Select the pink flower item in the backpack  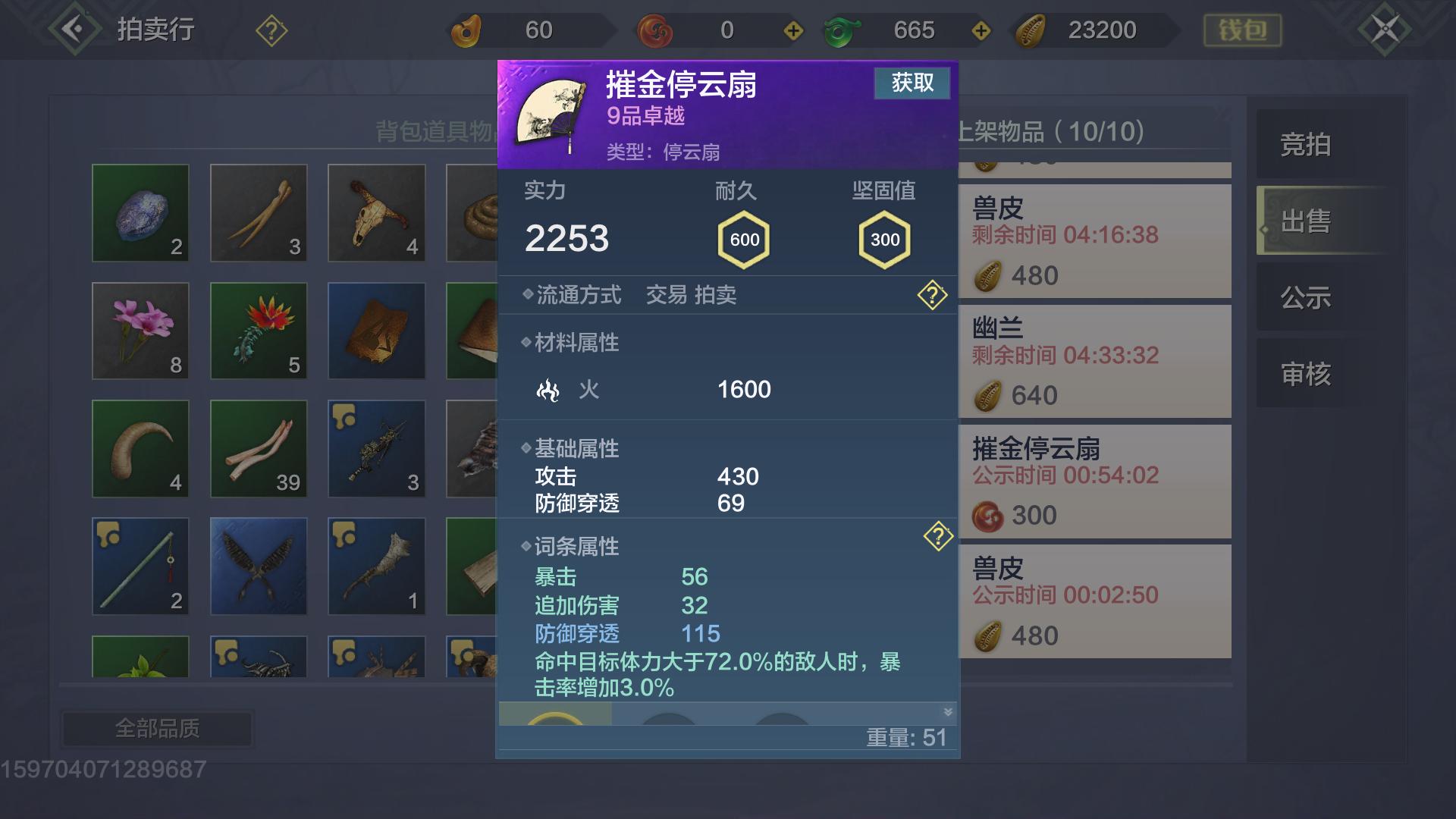point(140,331)
